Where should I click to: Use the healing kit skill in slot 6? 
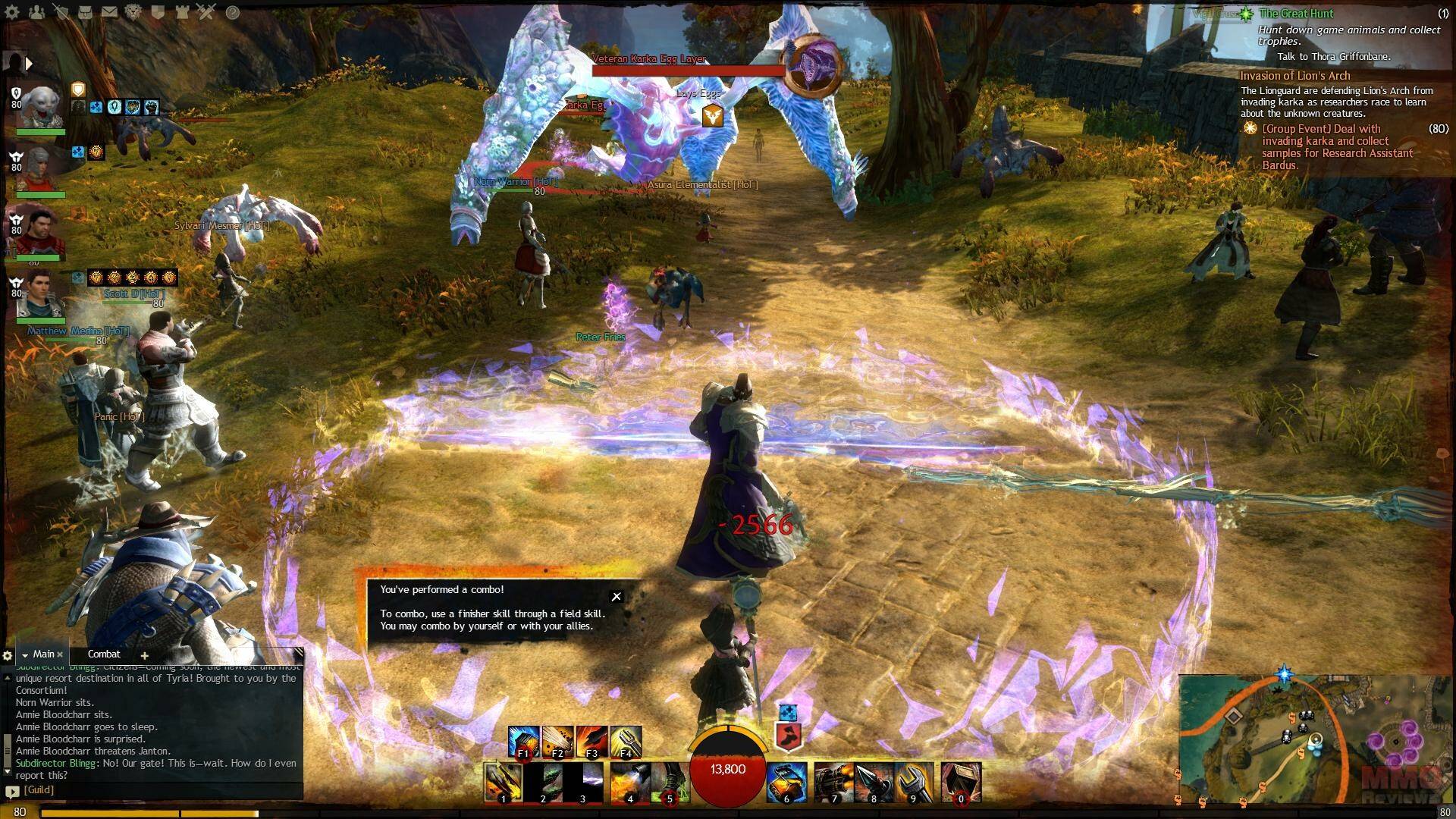pyautogui.click(x=786, y=782)
